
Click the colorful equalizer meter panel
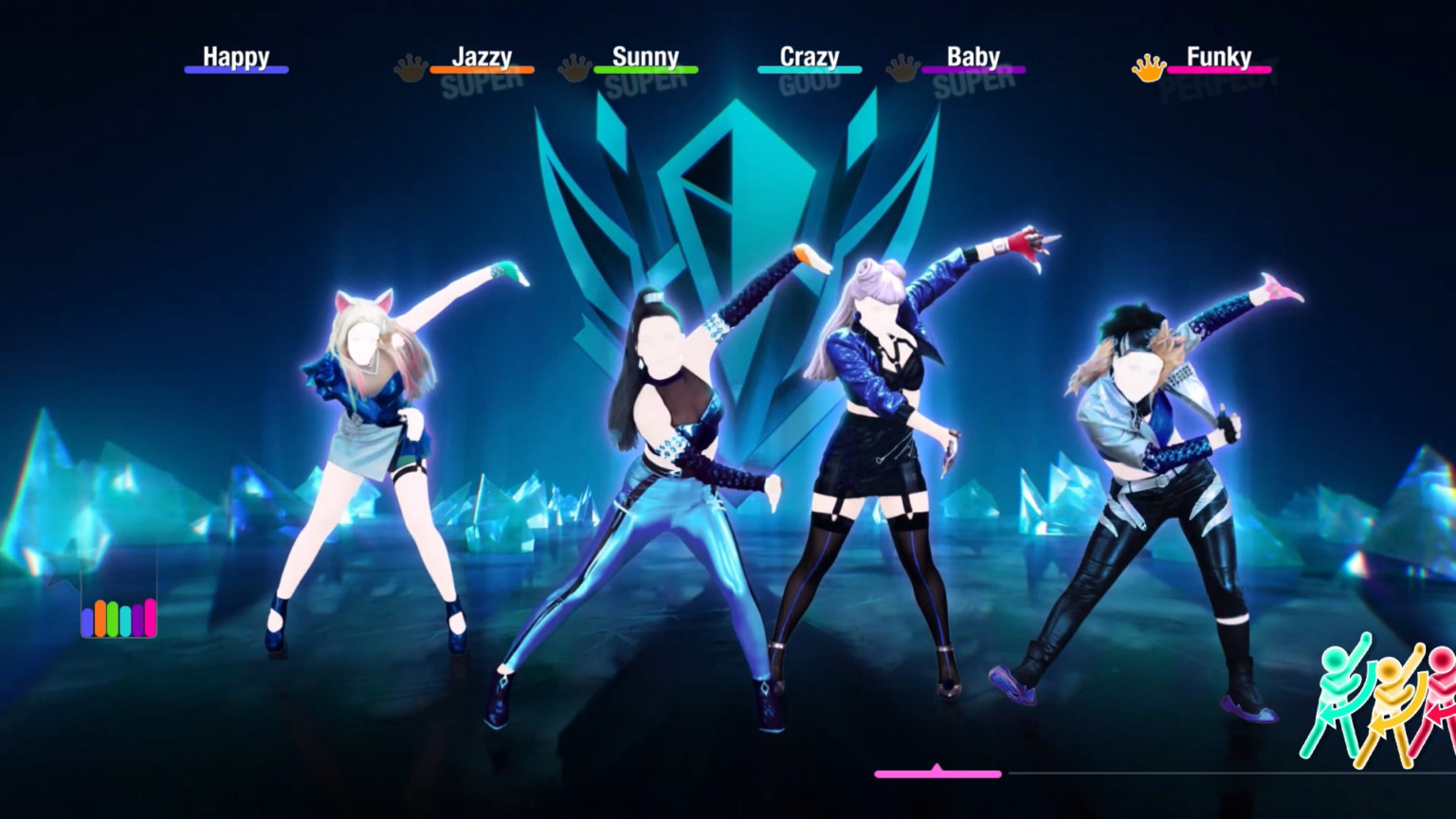118,618
